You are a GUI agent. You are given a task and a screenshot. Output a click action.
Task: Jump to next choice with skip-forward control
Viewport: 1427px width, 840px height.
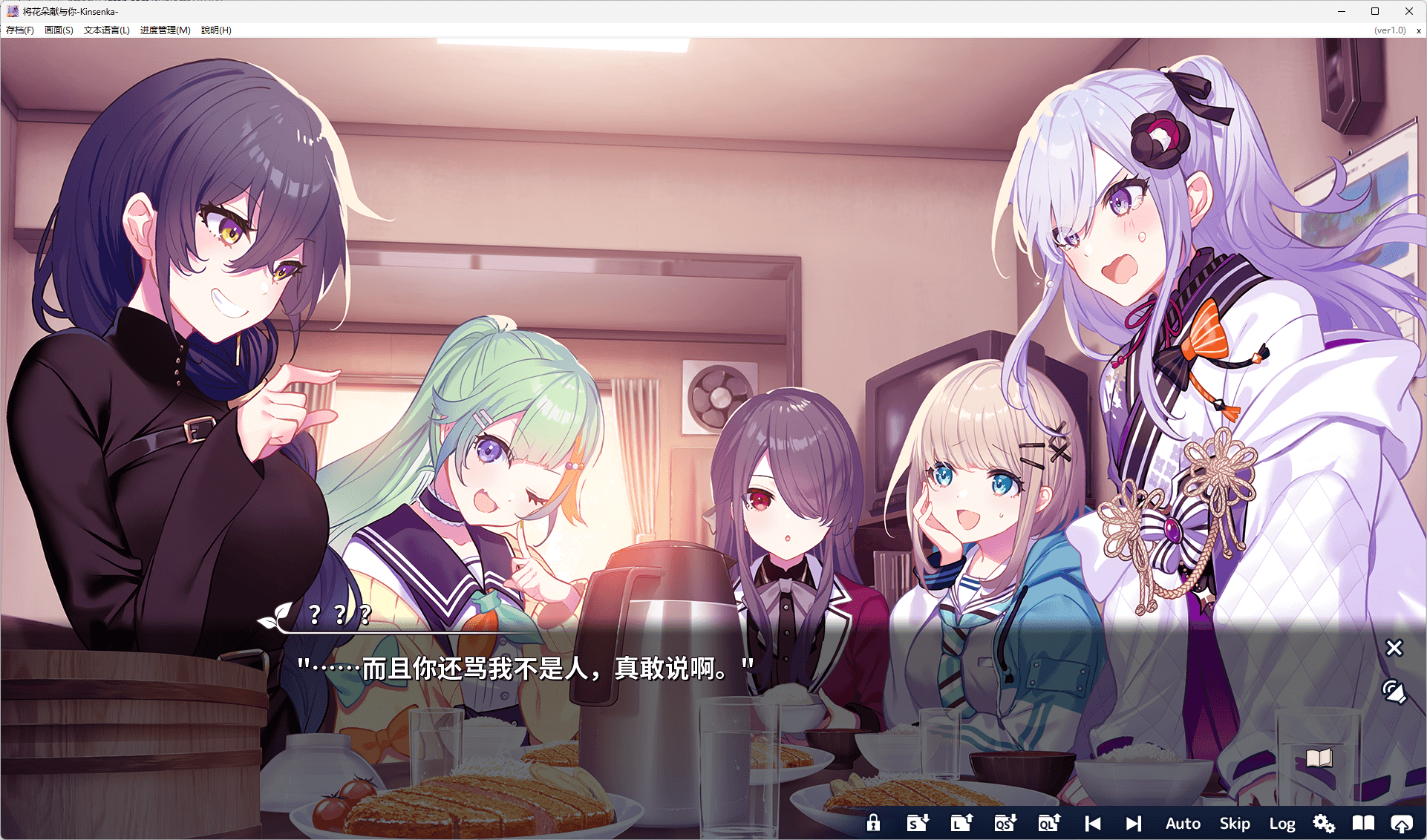coord(1134,823)
